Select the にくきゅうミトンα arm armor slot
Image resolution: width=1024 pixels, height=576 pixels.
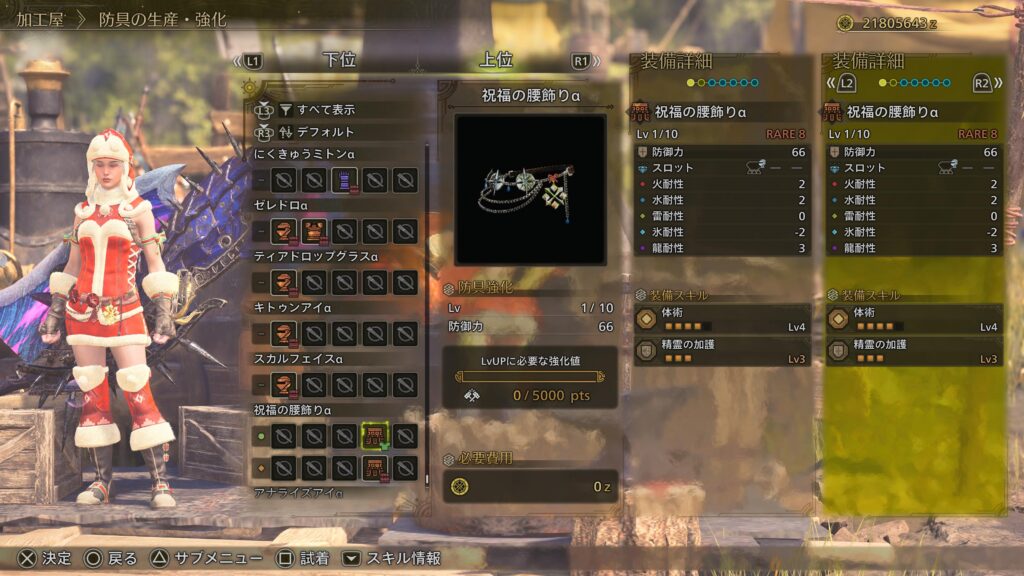click(344, 180)
